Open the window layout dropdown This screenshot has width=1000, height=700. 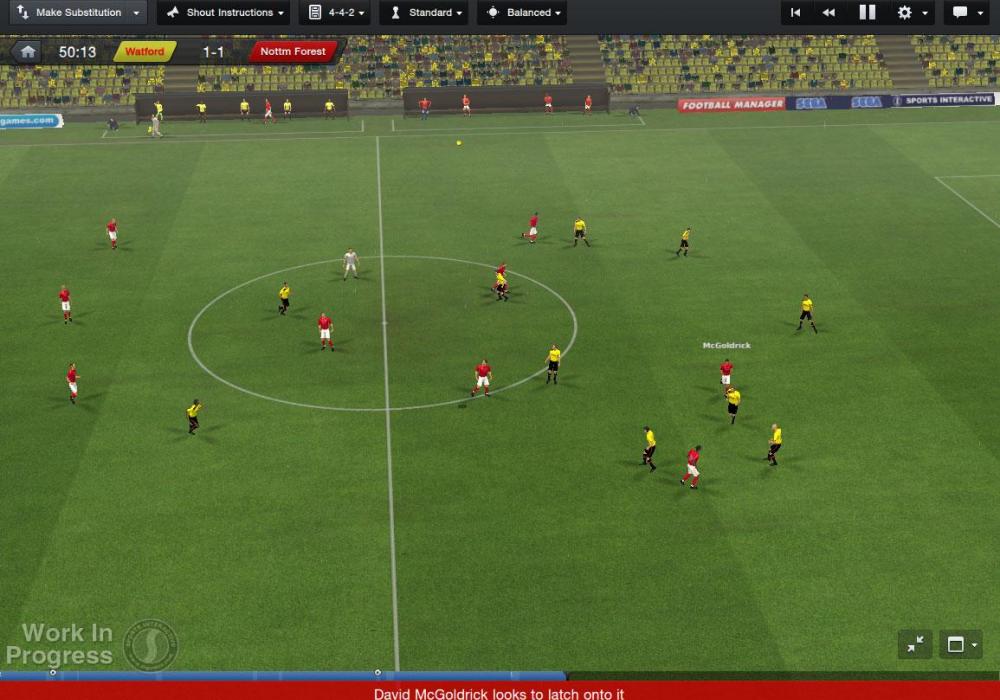coord(961,645)
